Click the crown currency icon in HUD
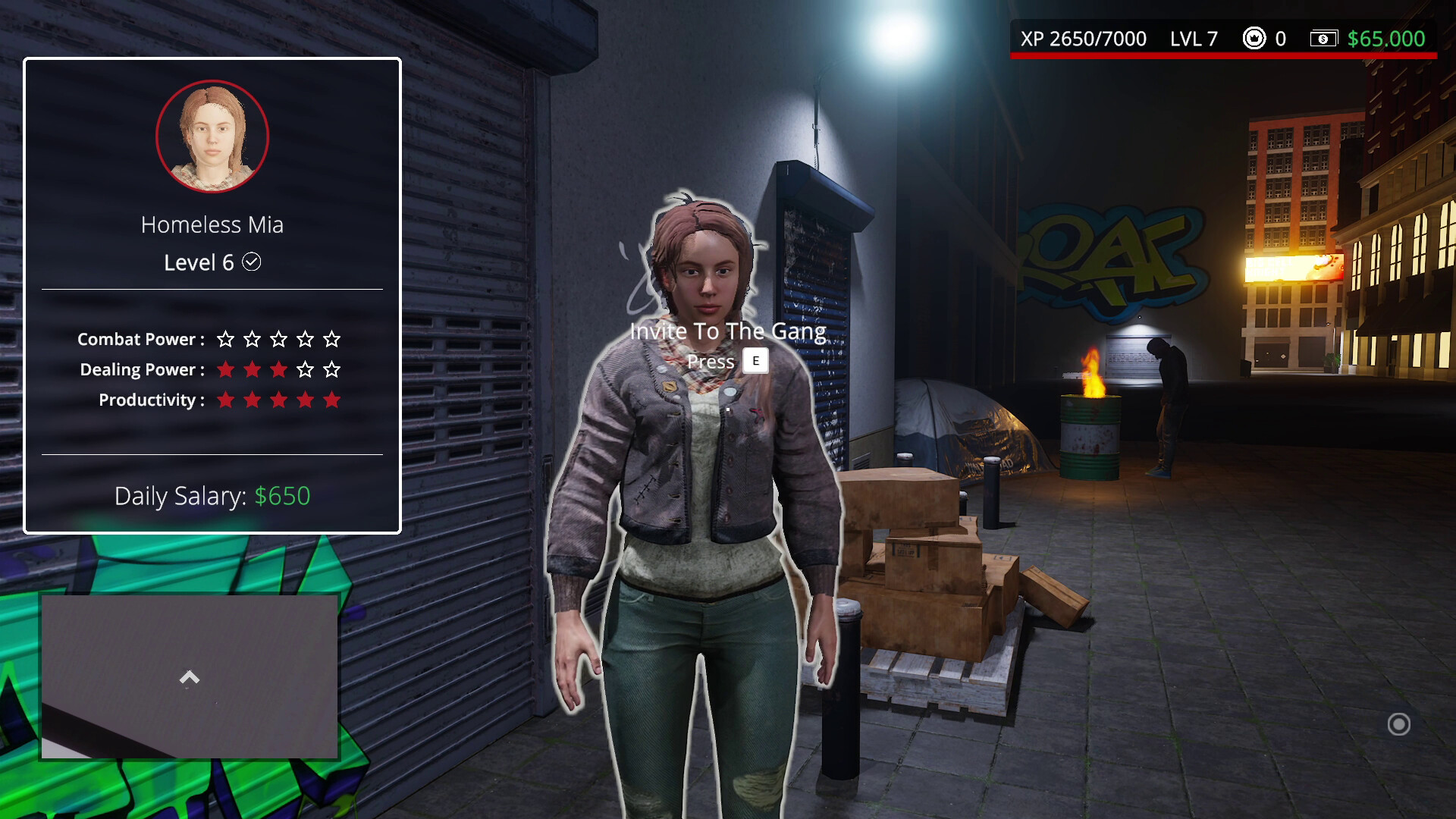This screenshot has height=819, width=1456. point(1255,37)
